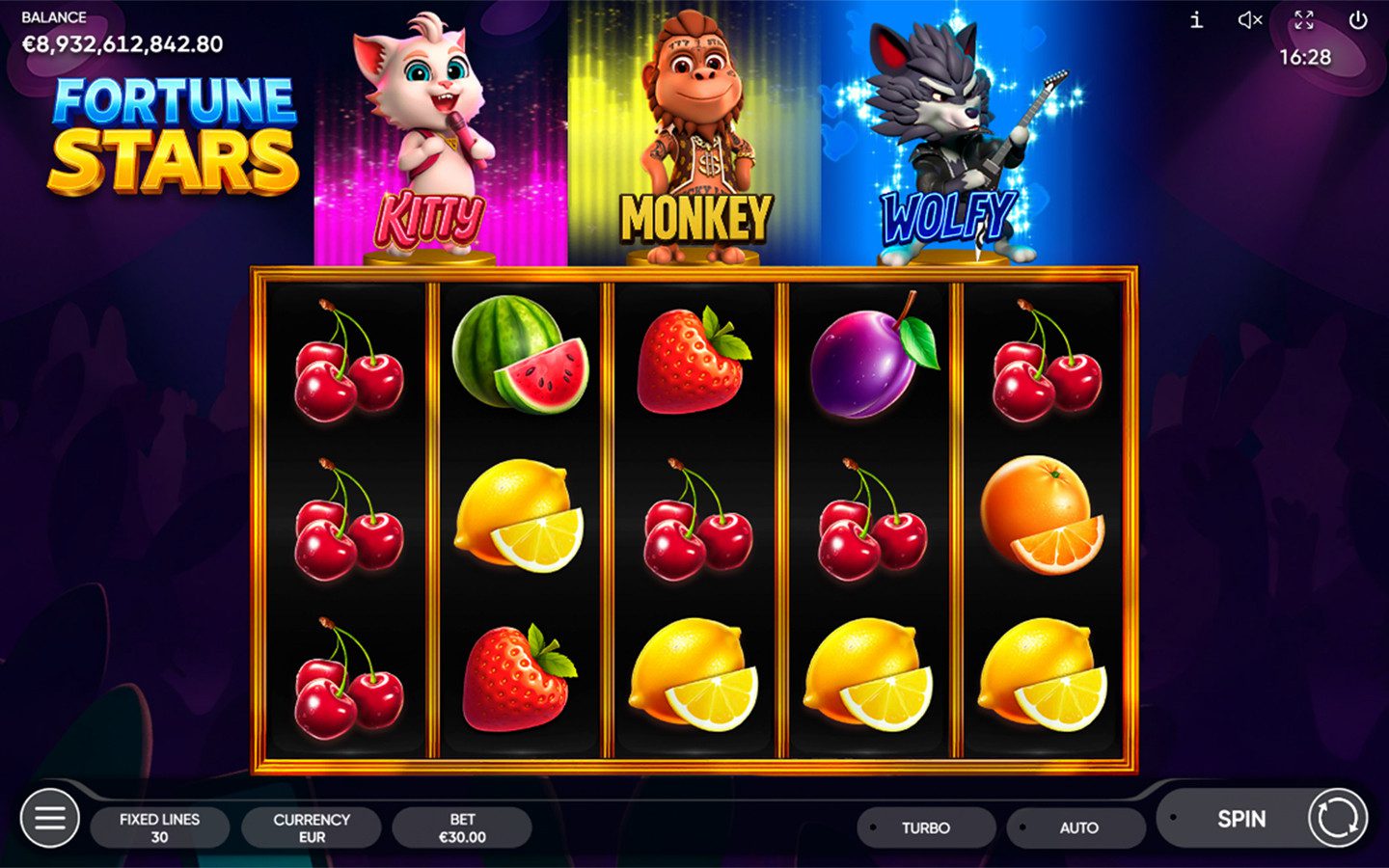1389x868 pixels.
Task: Exit the game with the power icon
Action: 1358,20
